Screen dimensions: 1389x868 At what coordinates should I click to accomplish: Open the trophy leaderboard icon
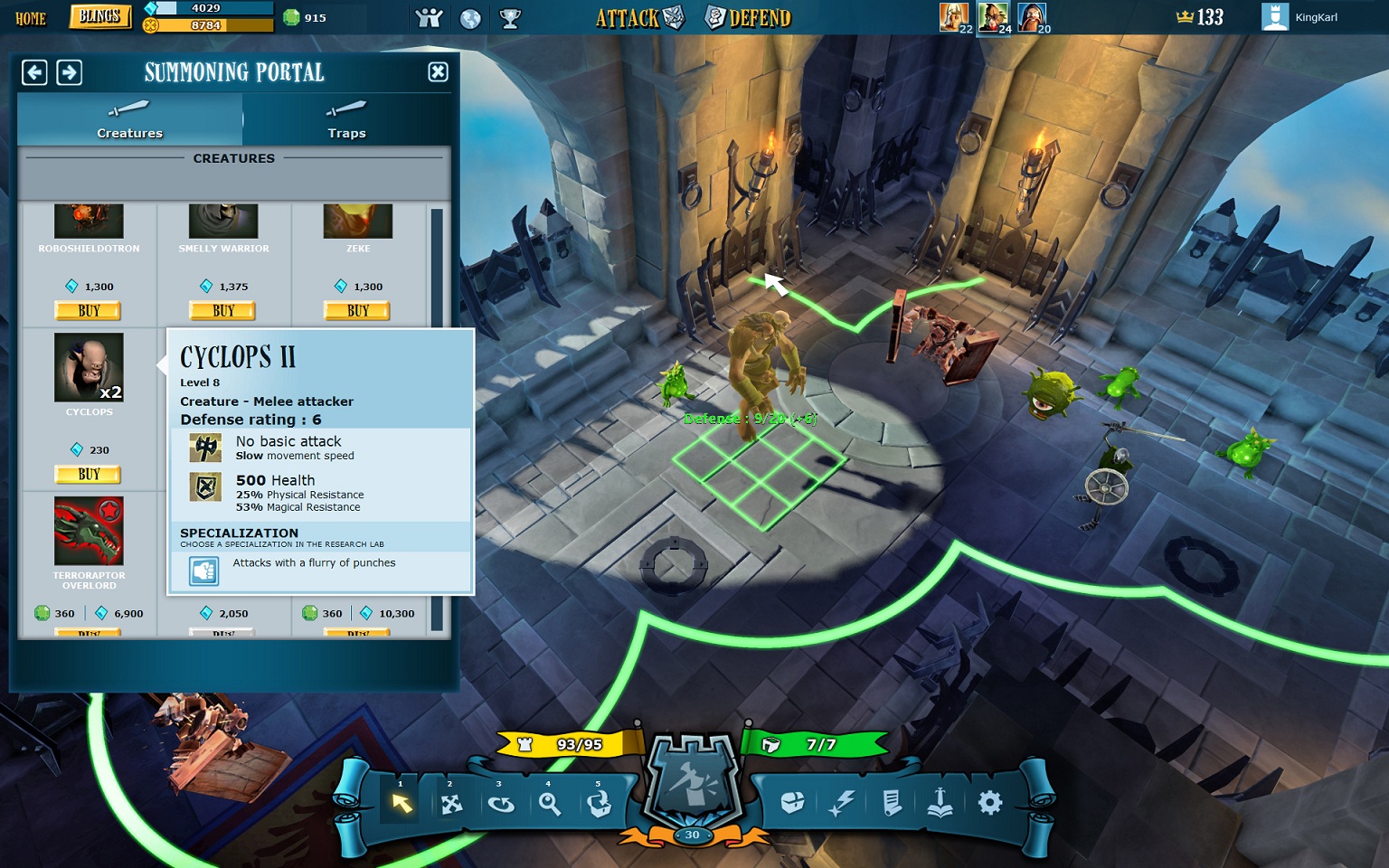click(510, 18)
